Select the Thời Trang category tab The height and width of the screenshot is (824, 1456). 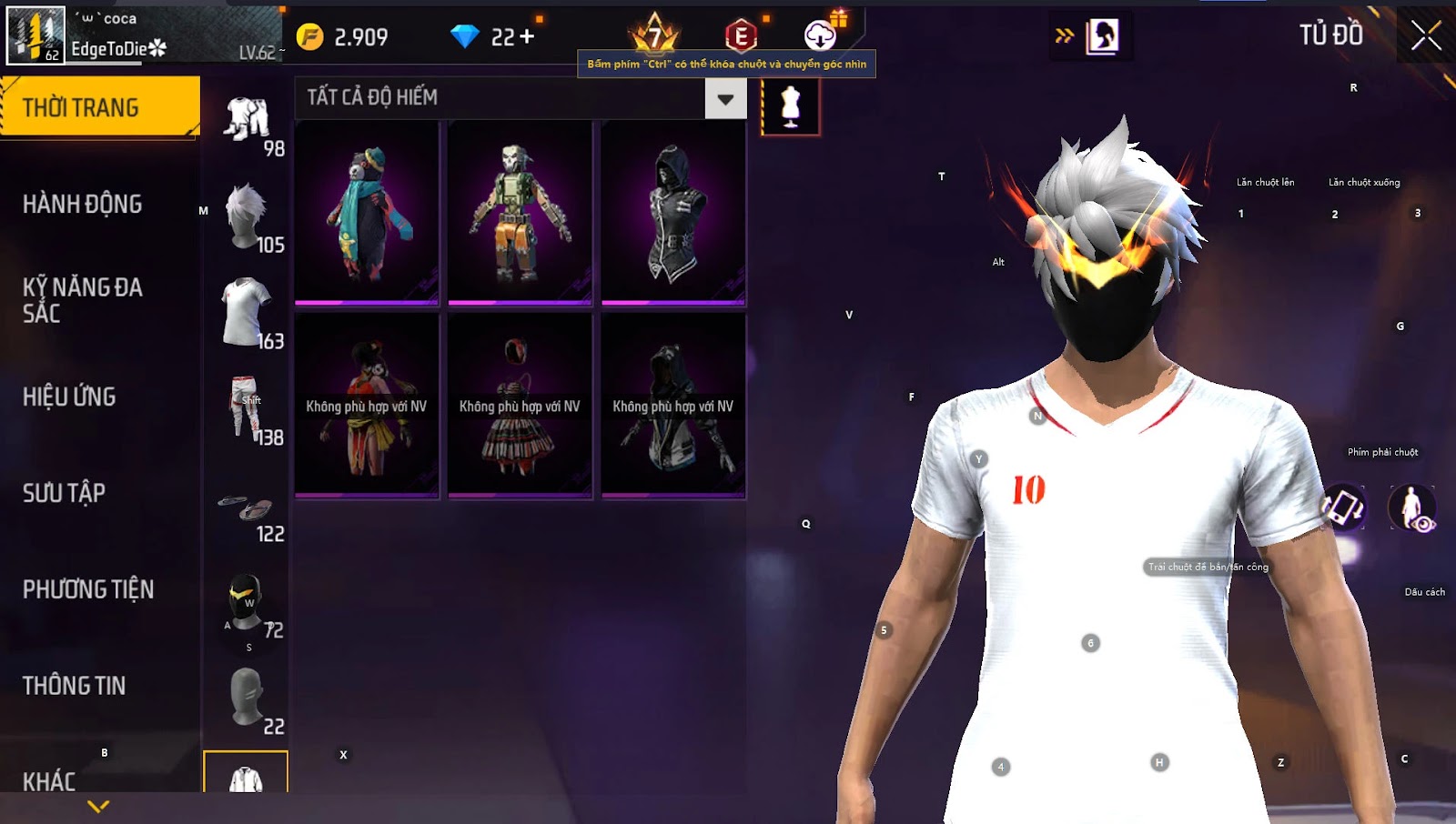(99, 107)
